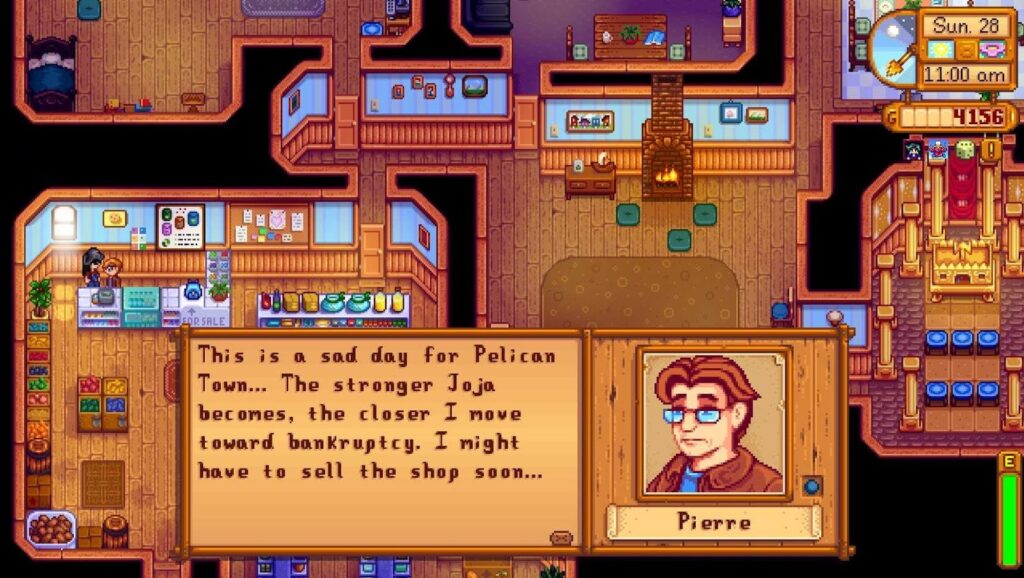1024x578 pixels.
Task: Select the green dice luck buff icon
Action: click(x=965, y=151)
